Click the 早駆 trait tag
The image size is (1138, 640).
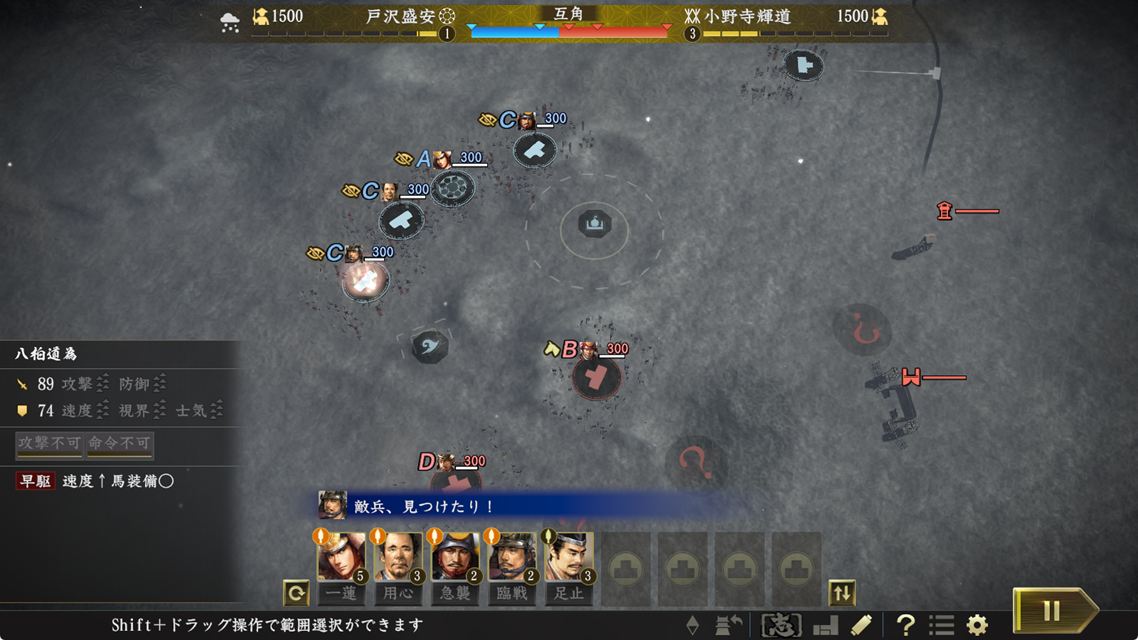pos(37,481)
